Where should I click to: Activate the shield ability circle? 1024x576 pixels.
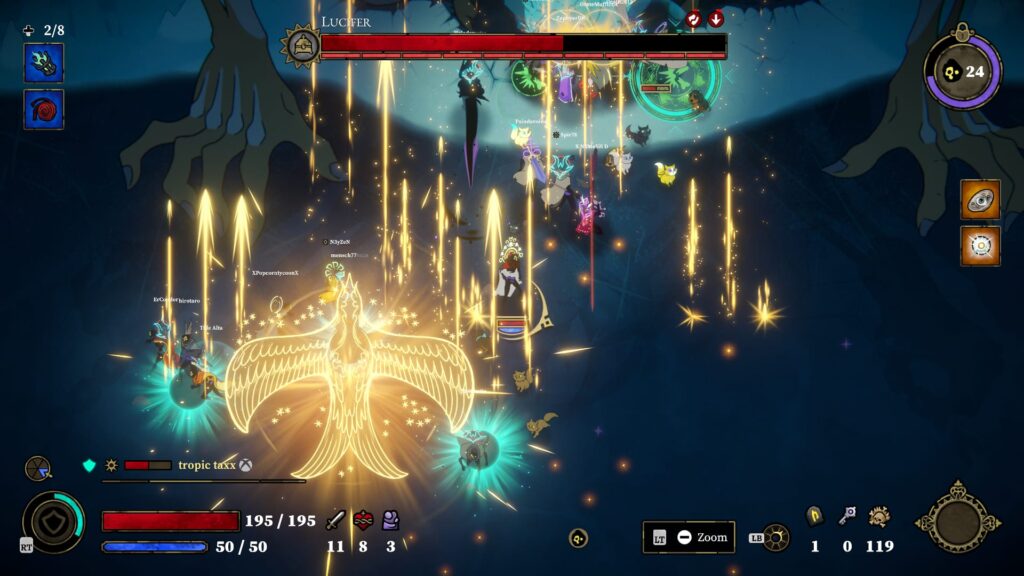53,522
